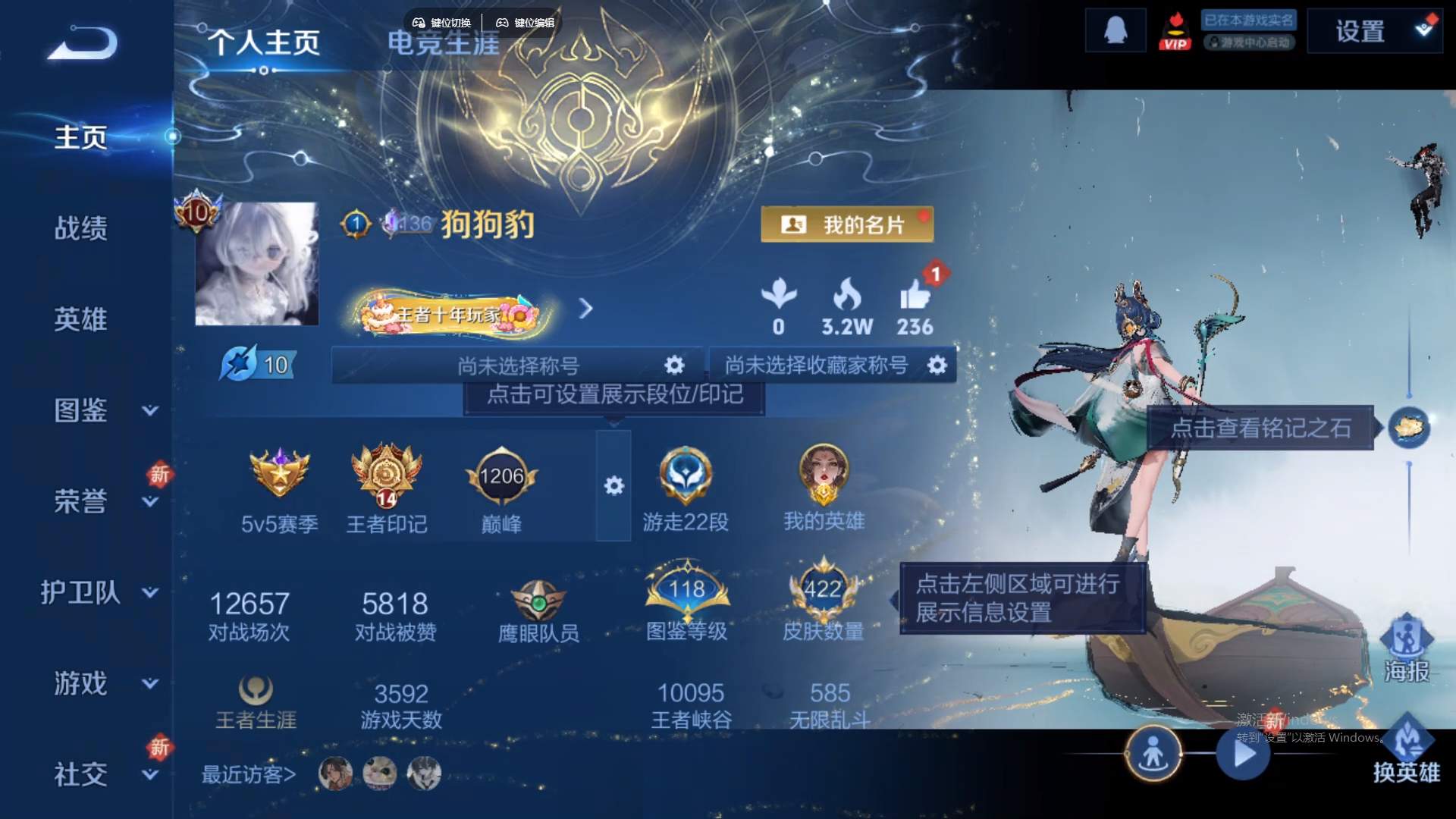The height and width of the screenshot is (819, 1456).
Task: Click the VIP flame icon
Action: tap(1176, 30)
